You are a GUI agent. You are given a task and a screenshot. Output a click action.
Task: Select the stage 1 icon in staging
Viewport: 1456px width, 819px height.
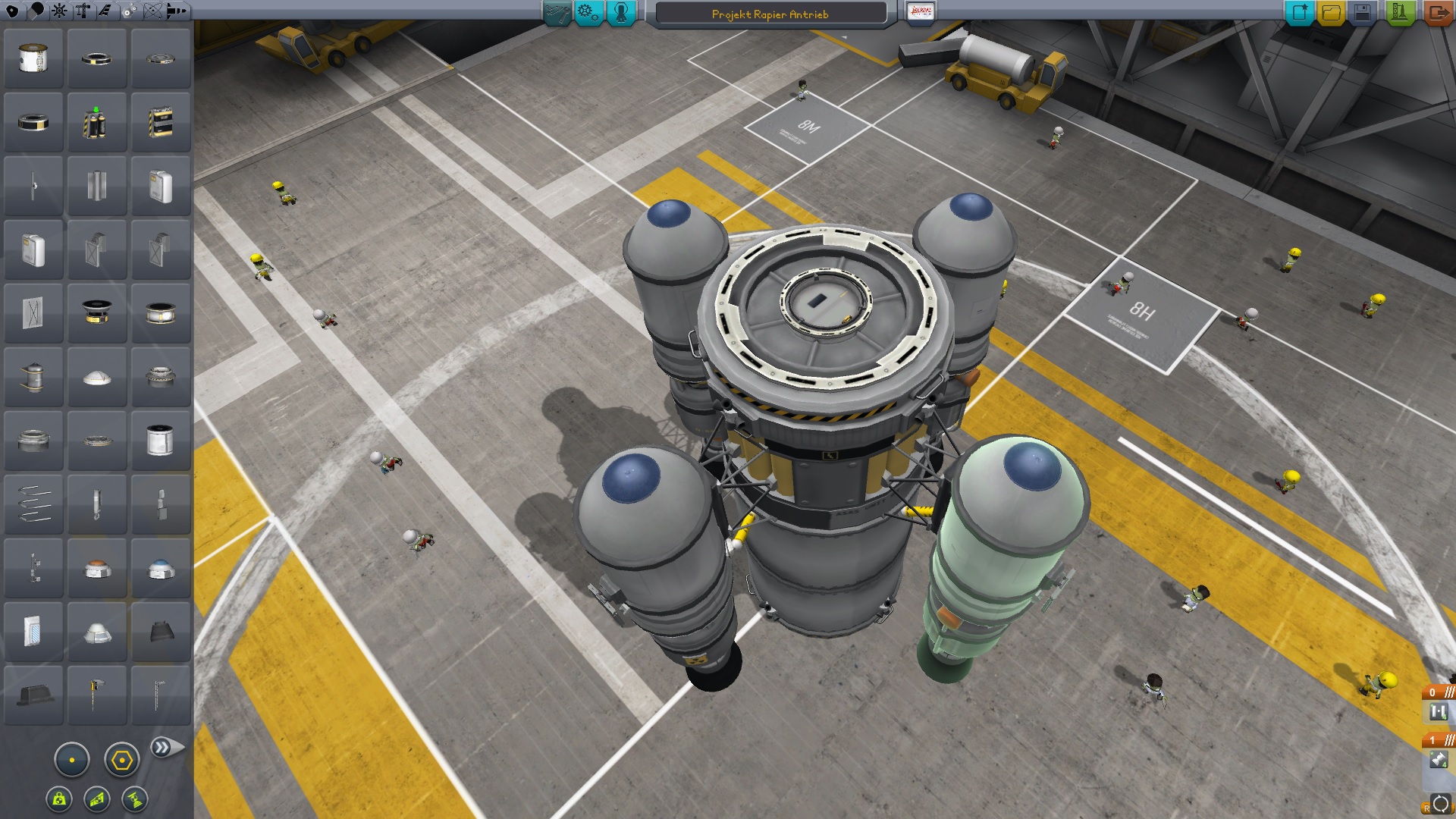pos(1439,759)
